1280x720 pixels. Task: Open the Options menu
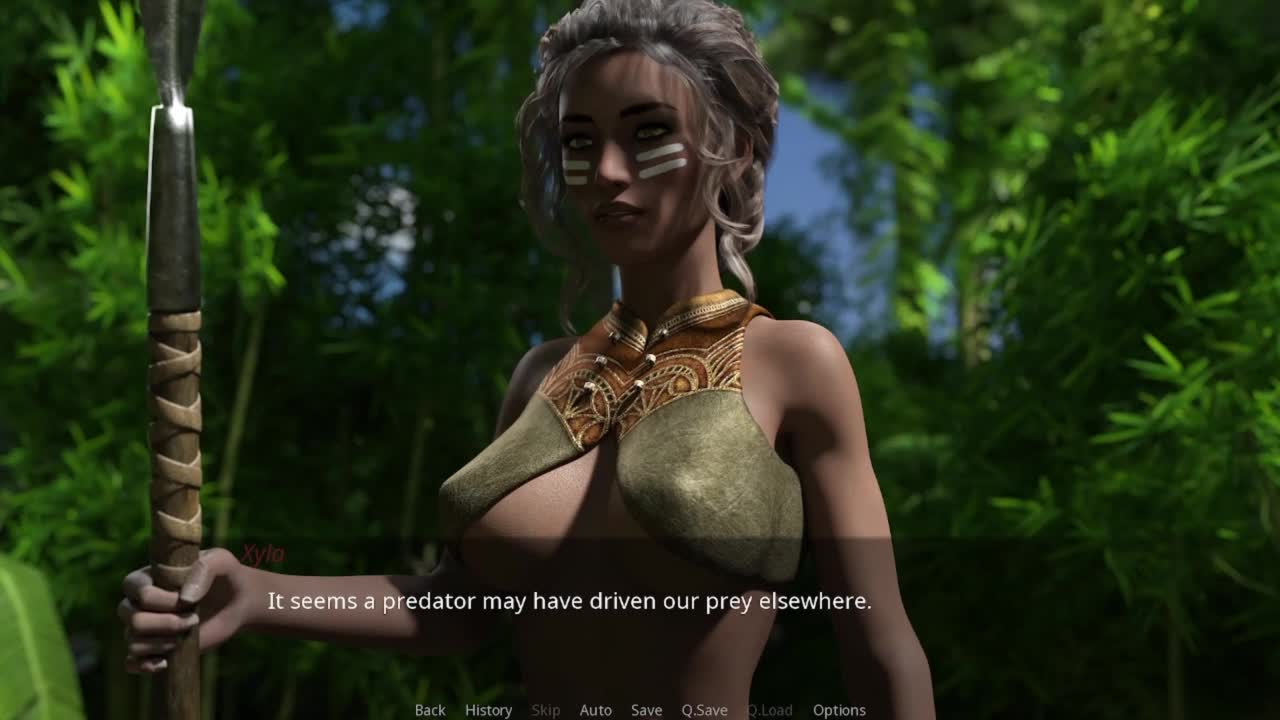coord(839,710)
